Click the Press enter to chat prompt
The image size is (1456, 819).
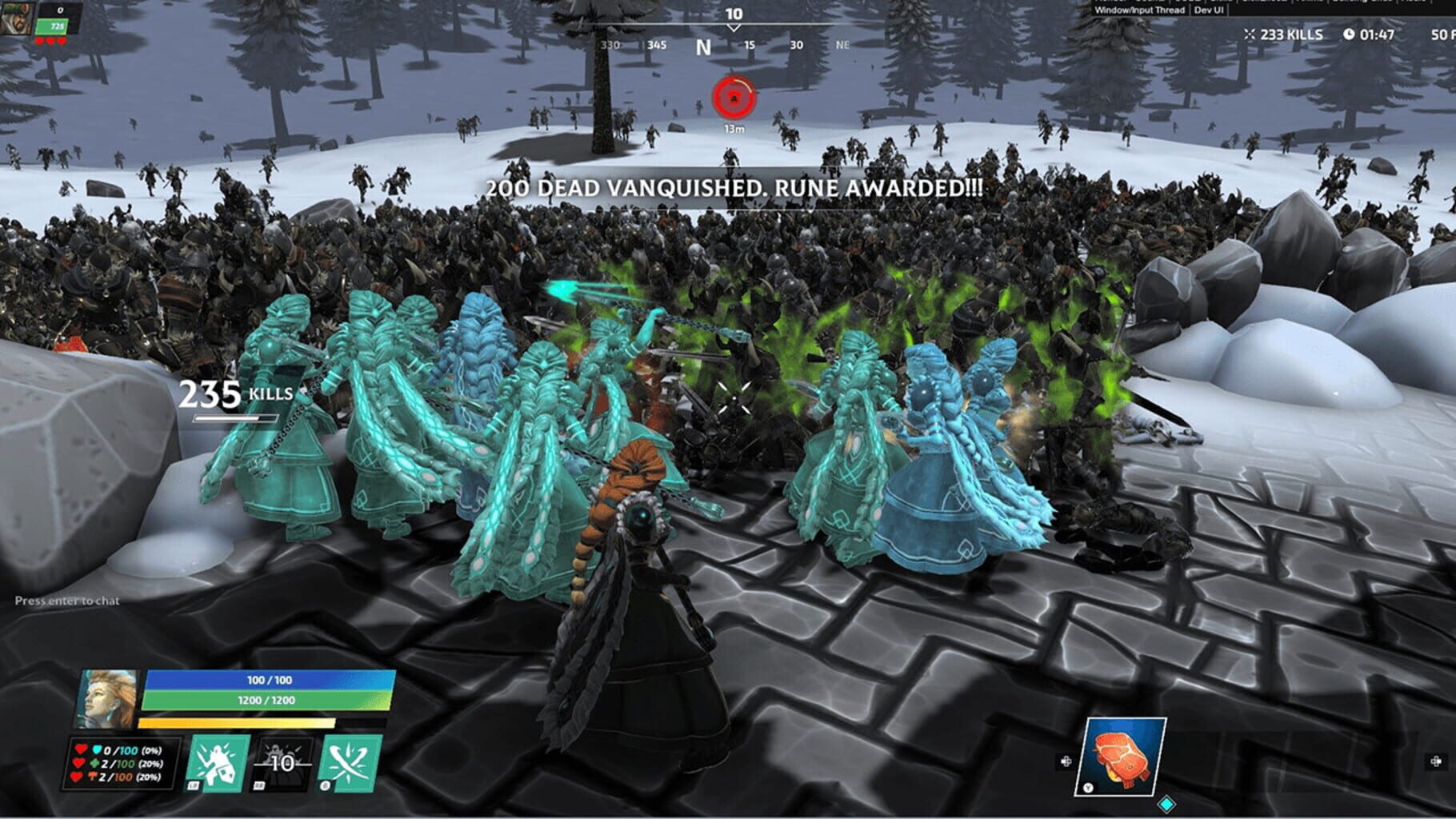[66, 599]
